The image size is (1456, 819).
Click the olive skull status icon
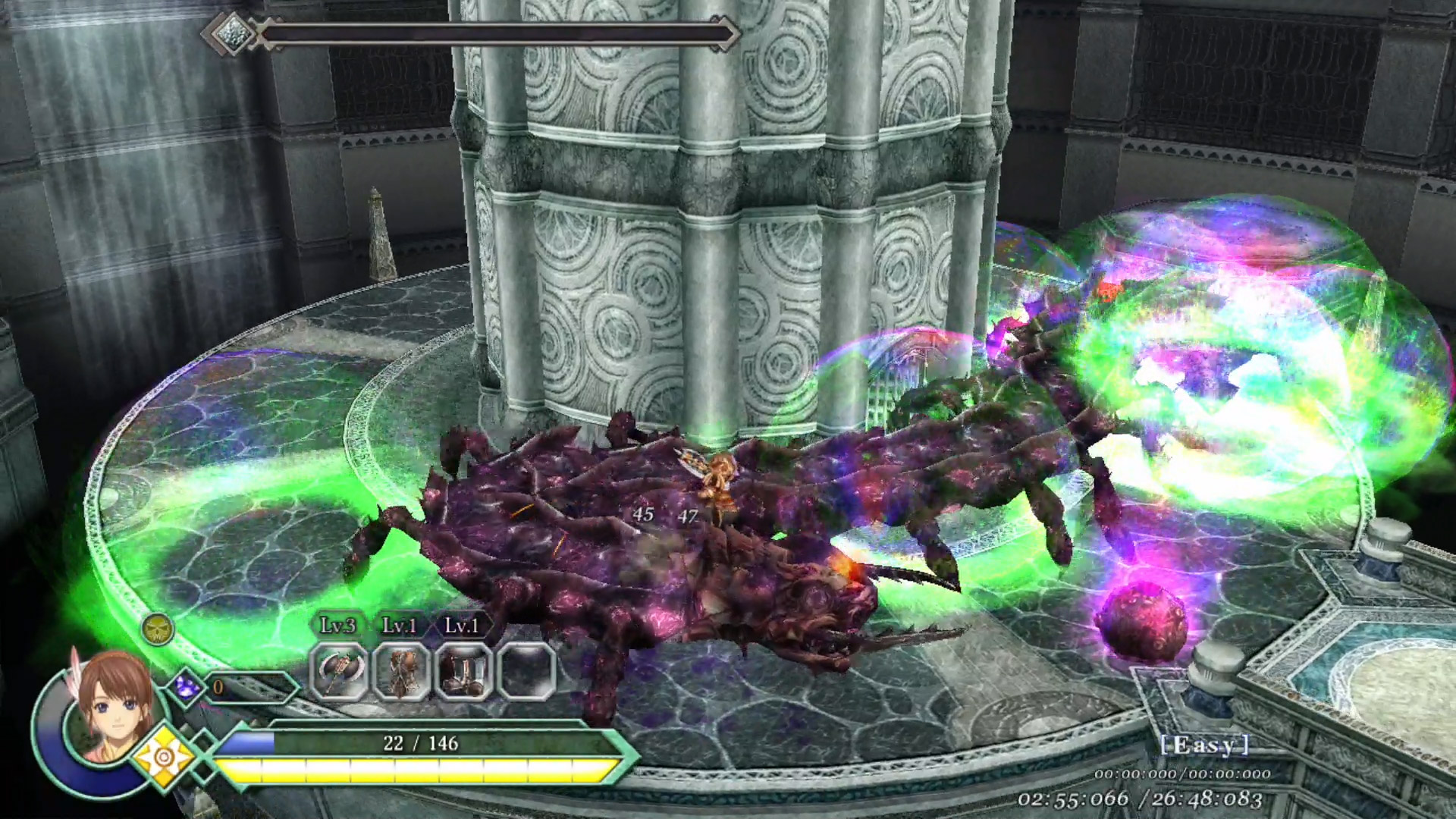[x=158, y=629]
